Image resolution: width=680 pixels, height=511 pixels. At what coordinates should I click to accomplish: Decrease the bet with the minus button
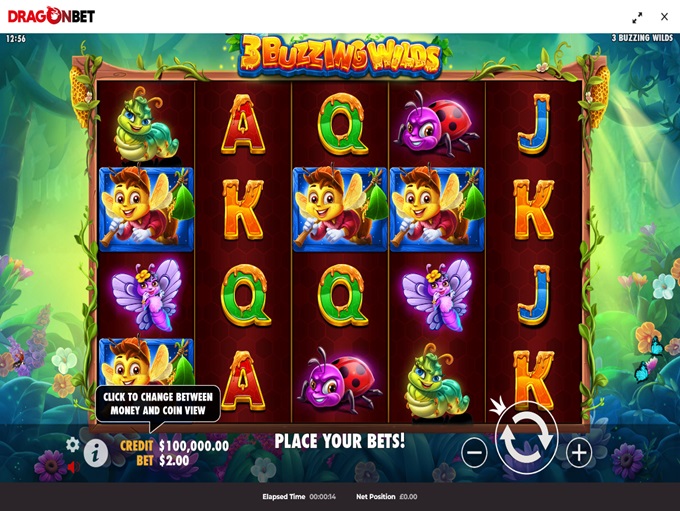tap(474, 453)
